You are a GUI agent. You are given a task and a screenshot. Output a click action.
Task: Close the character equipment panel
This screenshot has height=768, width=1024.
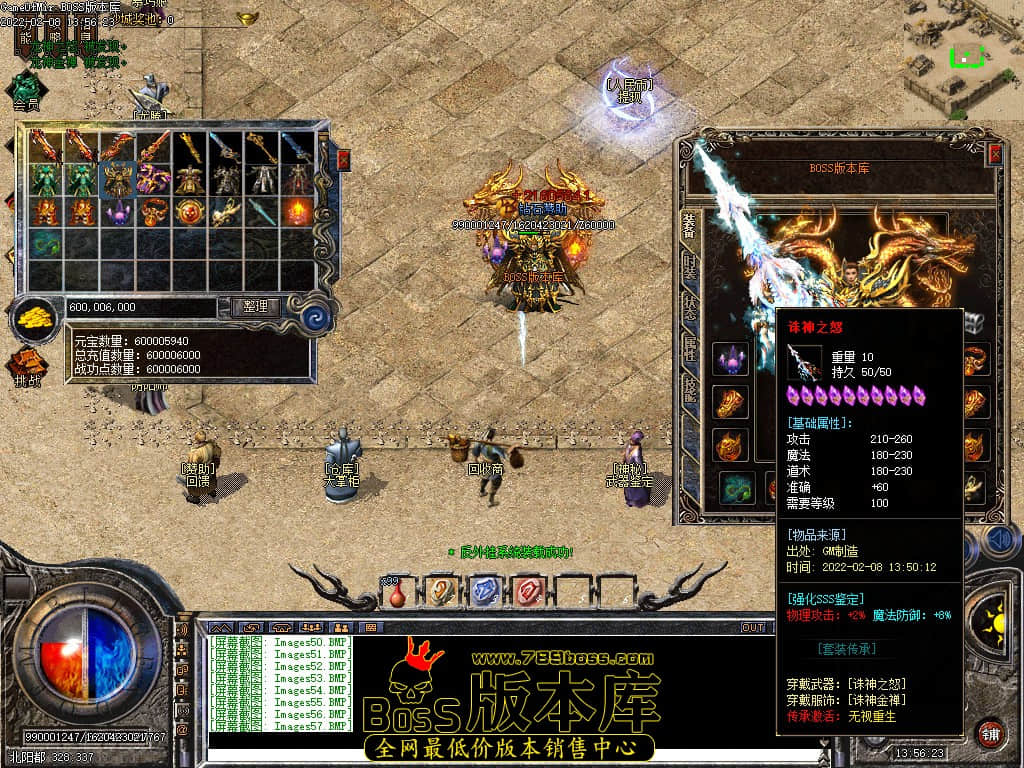click(995, 154)
